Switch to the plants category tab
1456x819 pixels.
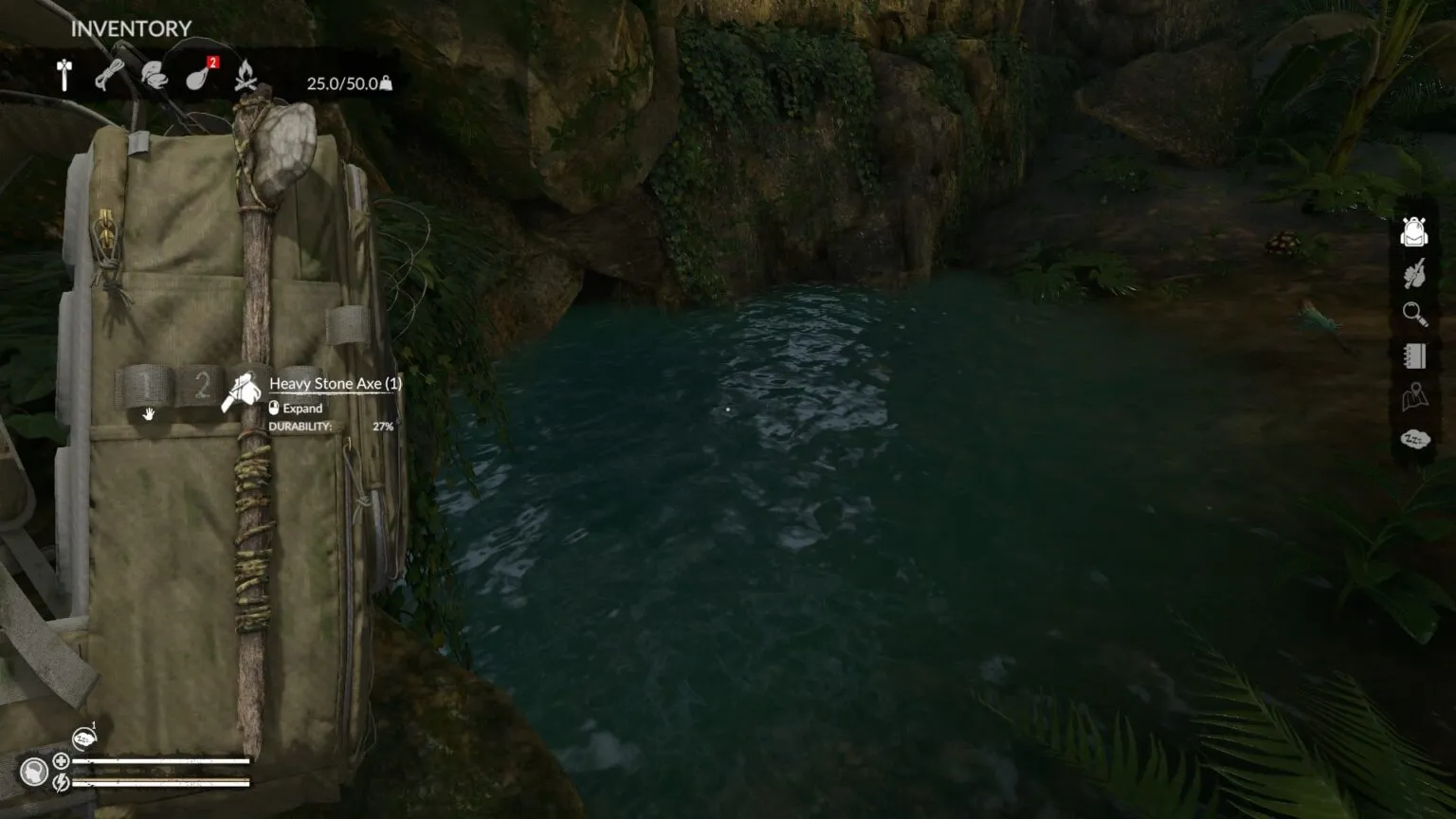click(x=153, y=76)
